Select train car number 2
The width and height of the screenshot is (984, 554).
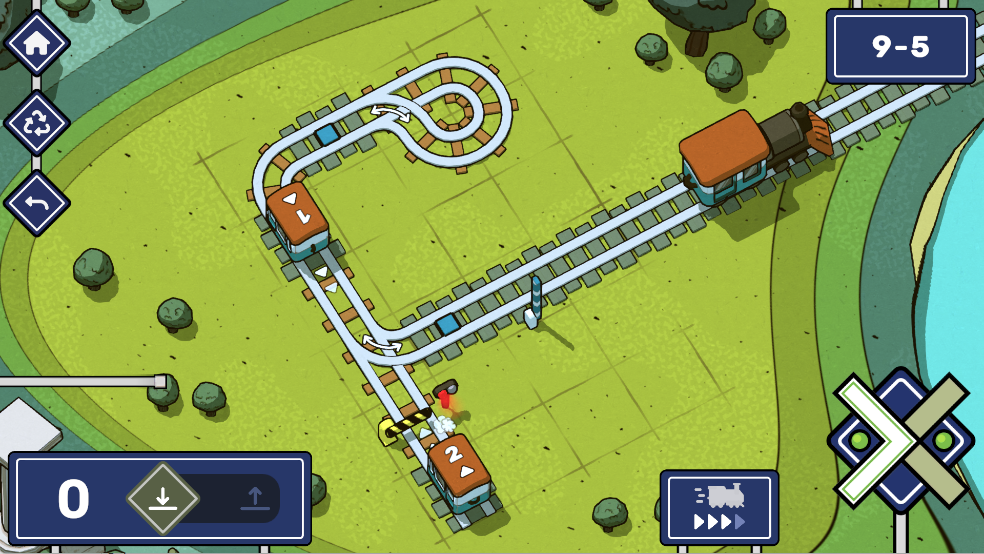click(459, 473)
